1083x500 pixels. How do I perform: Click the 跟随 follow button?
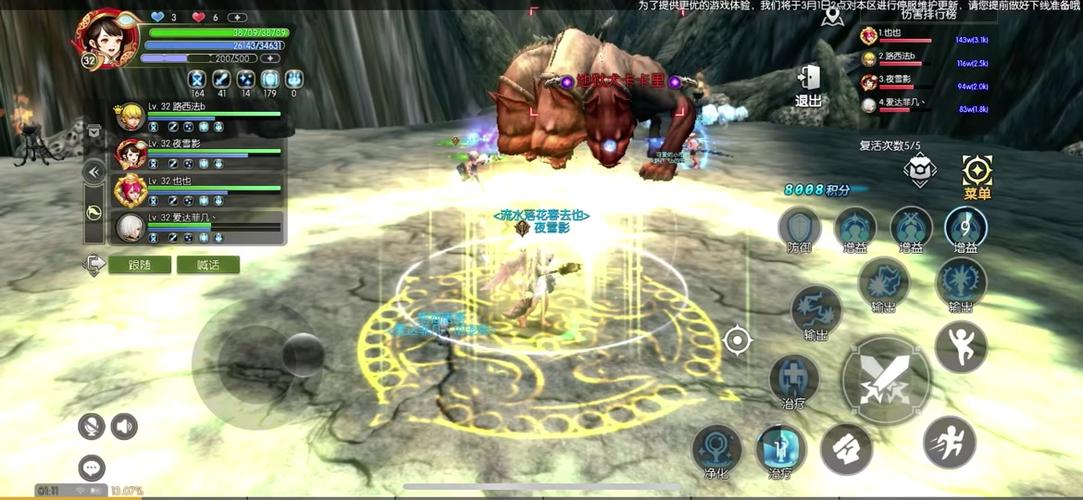click(141, 264)
